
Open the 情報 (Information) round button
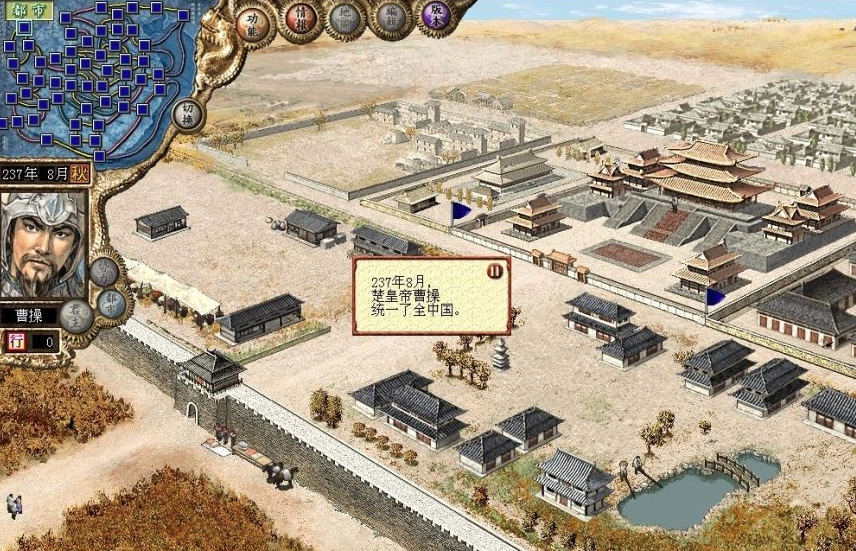coord(300,18)
